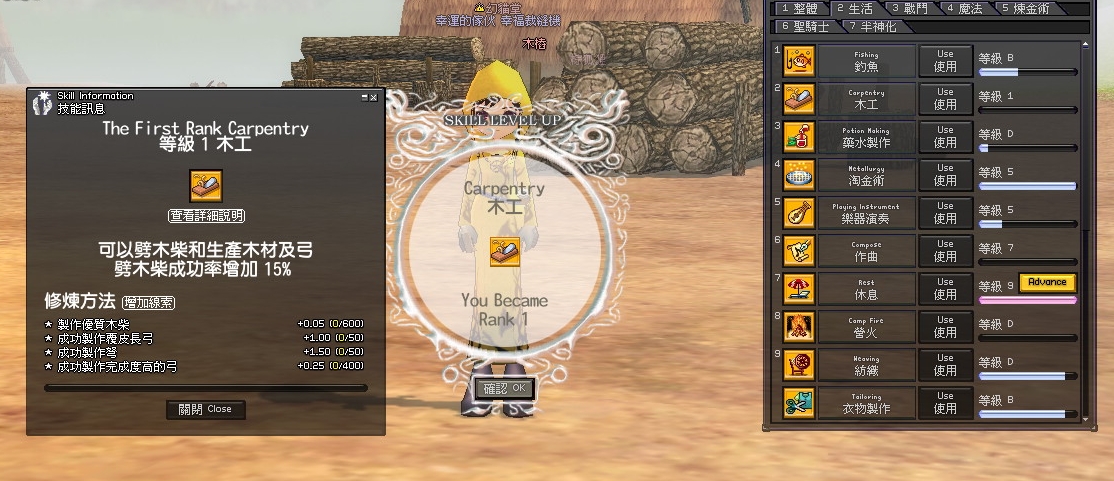Select the Camp Fire skill icon
This screenshot has width=1114, height=481.
click(800, 326)
